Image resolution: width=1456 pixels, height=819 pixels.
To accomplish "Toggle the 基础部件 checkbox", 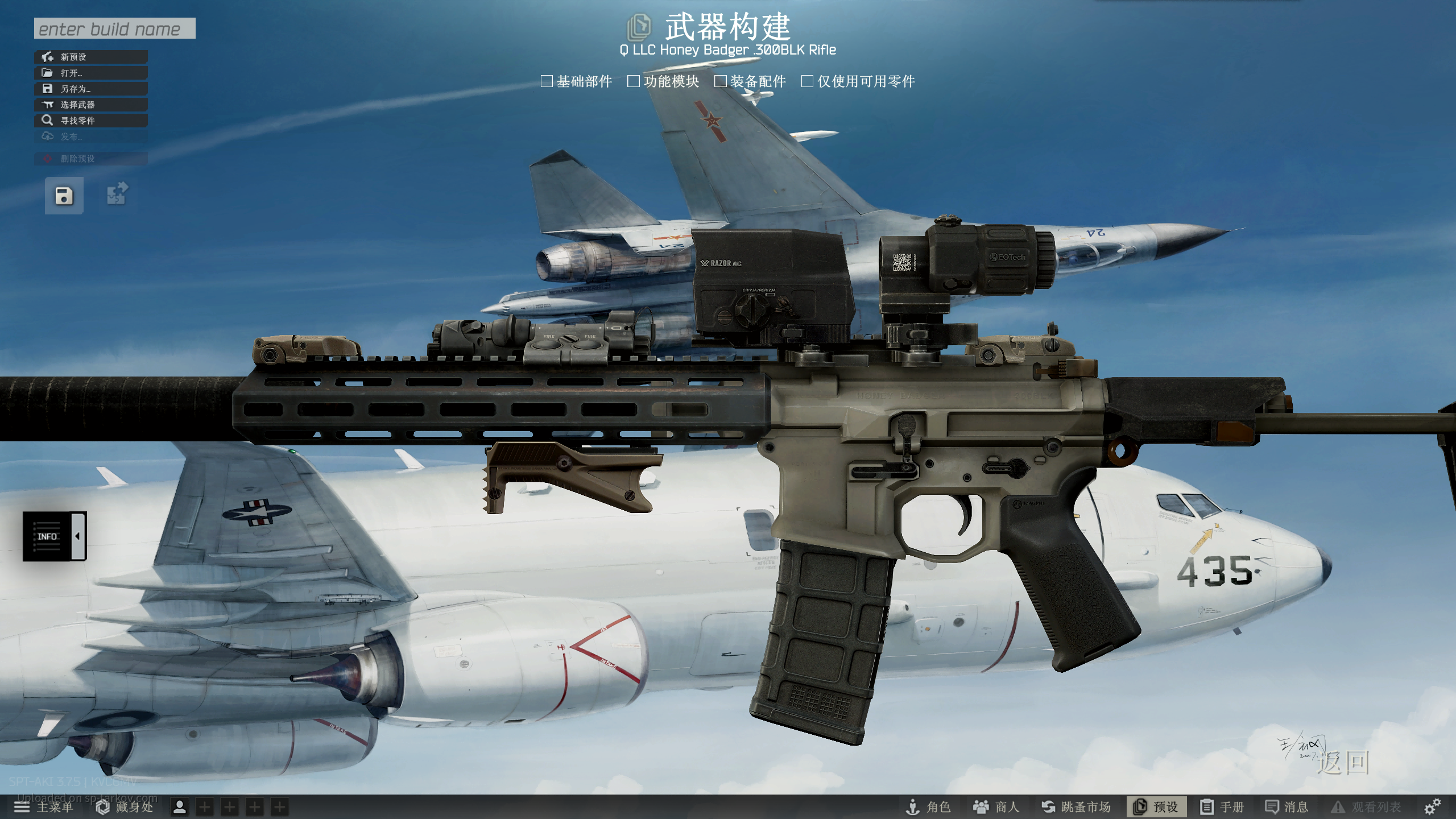I will coord(547,81).
